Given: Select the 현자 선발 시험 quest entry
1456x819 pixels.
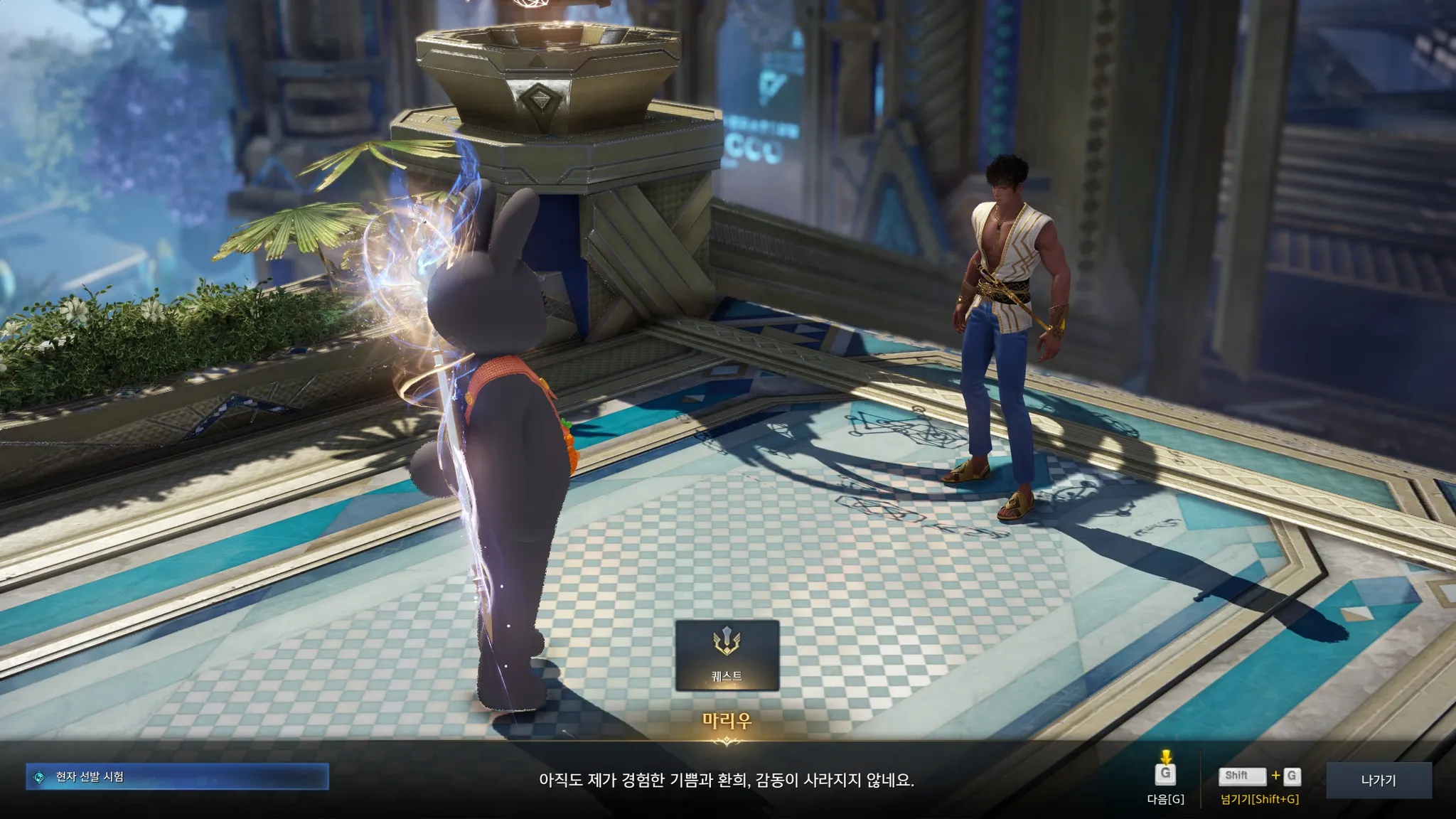Looking at the screenshot, I should 177,777.
